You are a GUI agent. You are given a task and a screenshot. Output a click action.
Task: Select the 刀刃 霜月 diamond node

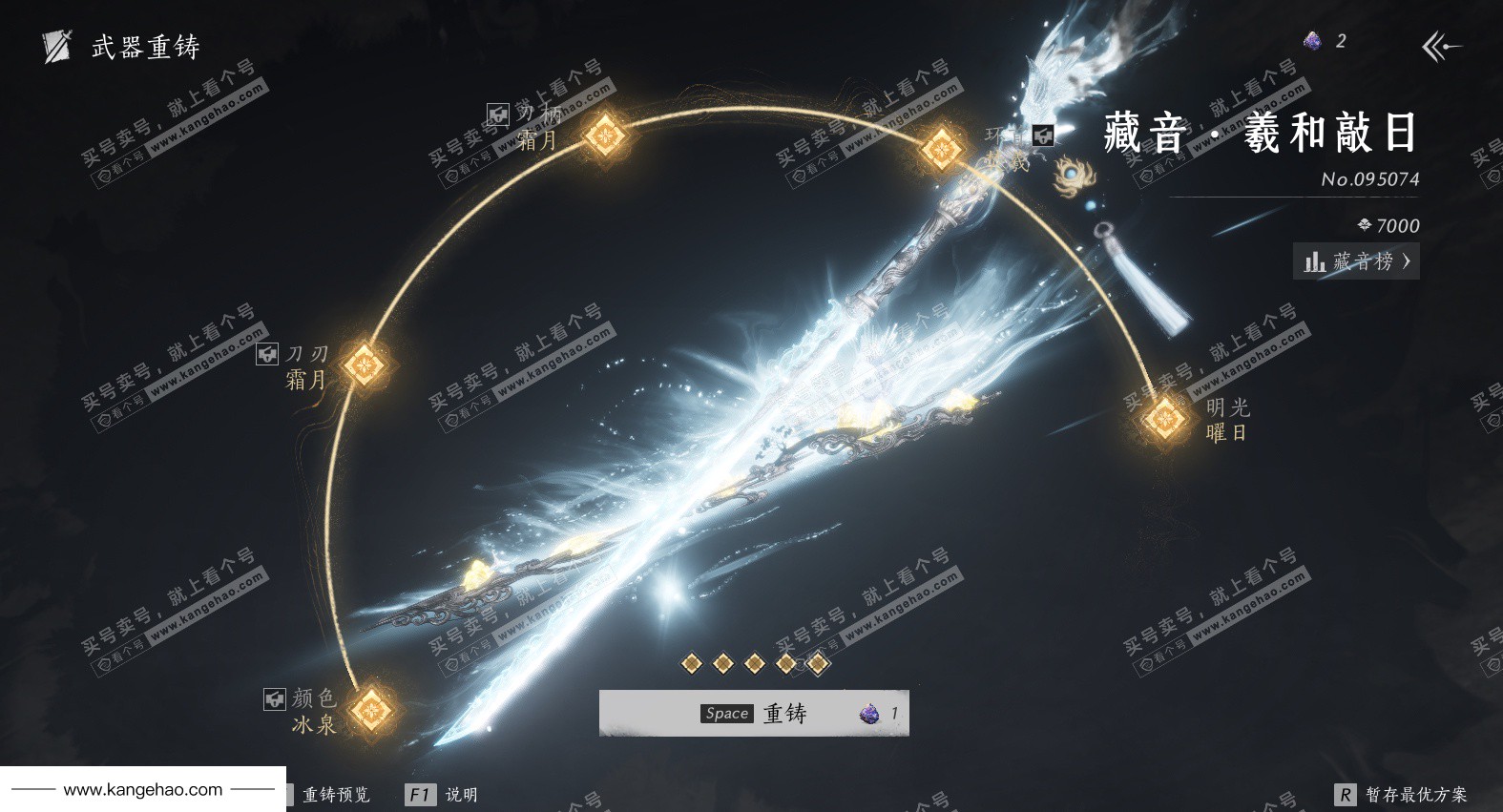(x=364, y=364)
